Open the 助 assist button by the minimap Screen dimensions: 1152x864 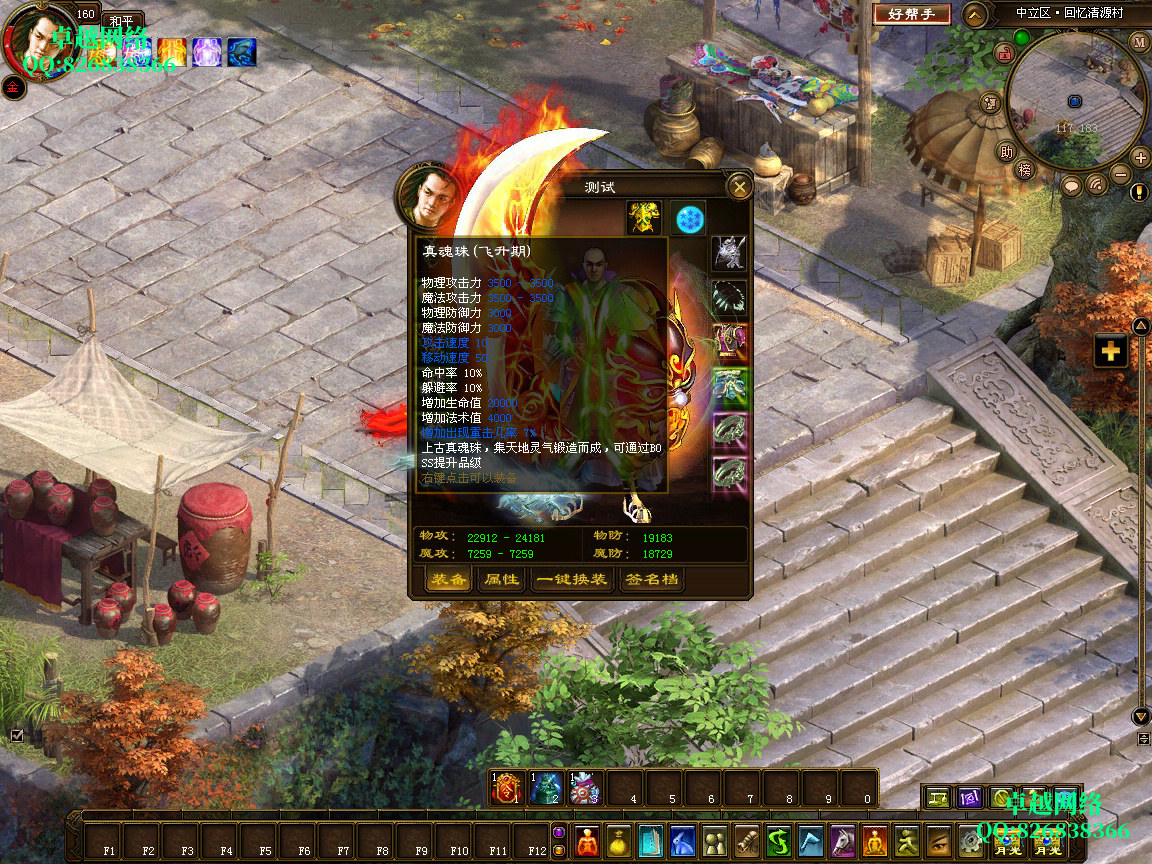(x=1007, y=152)
